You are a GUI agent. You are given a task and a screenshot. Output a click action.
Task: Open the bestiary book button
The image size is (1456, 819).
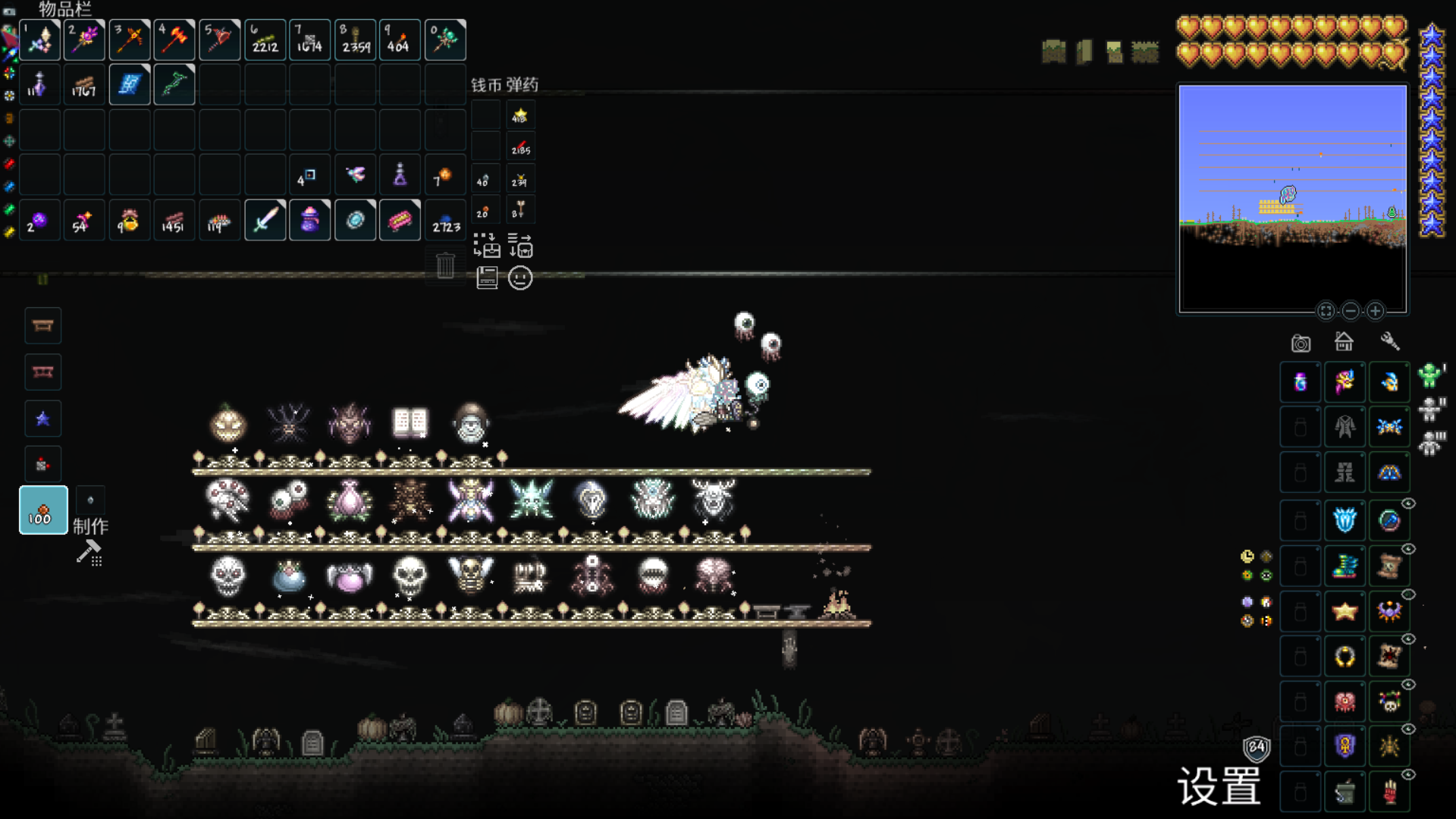tap(487, 278)
